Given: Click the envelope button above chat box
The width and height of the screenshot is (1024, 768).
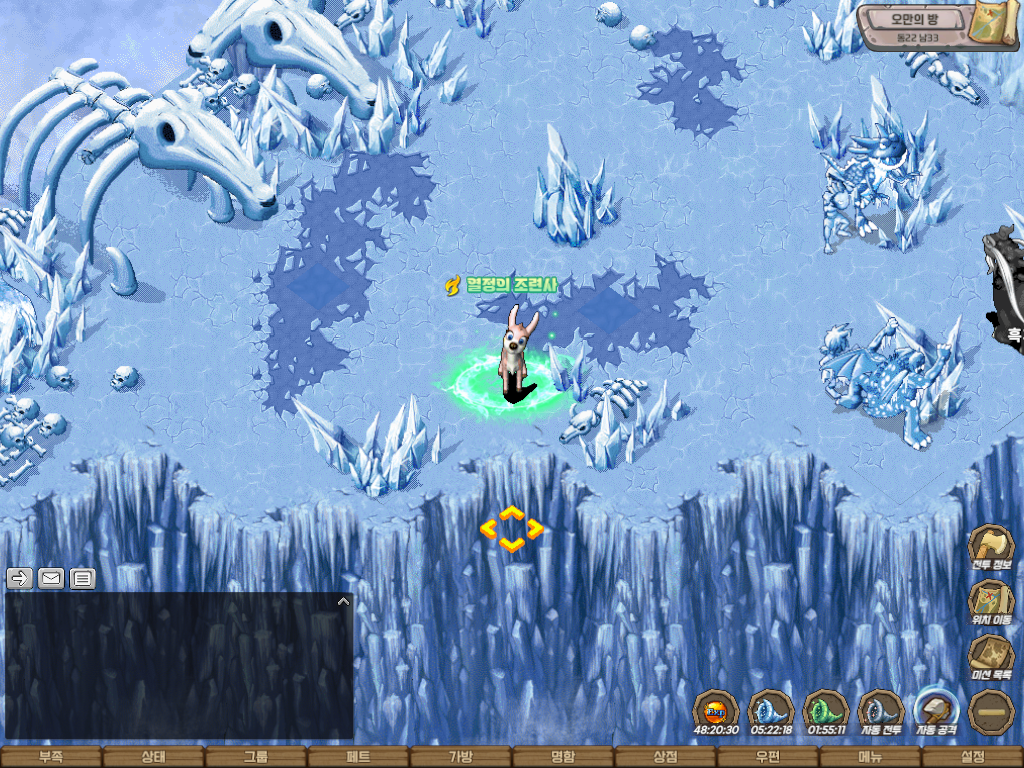Looking at the screenshot, I should pos(51,578).
